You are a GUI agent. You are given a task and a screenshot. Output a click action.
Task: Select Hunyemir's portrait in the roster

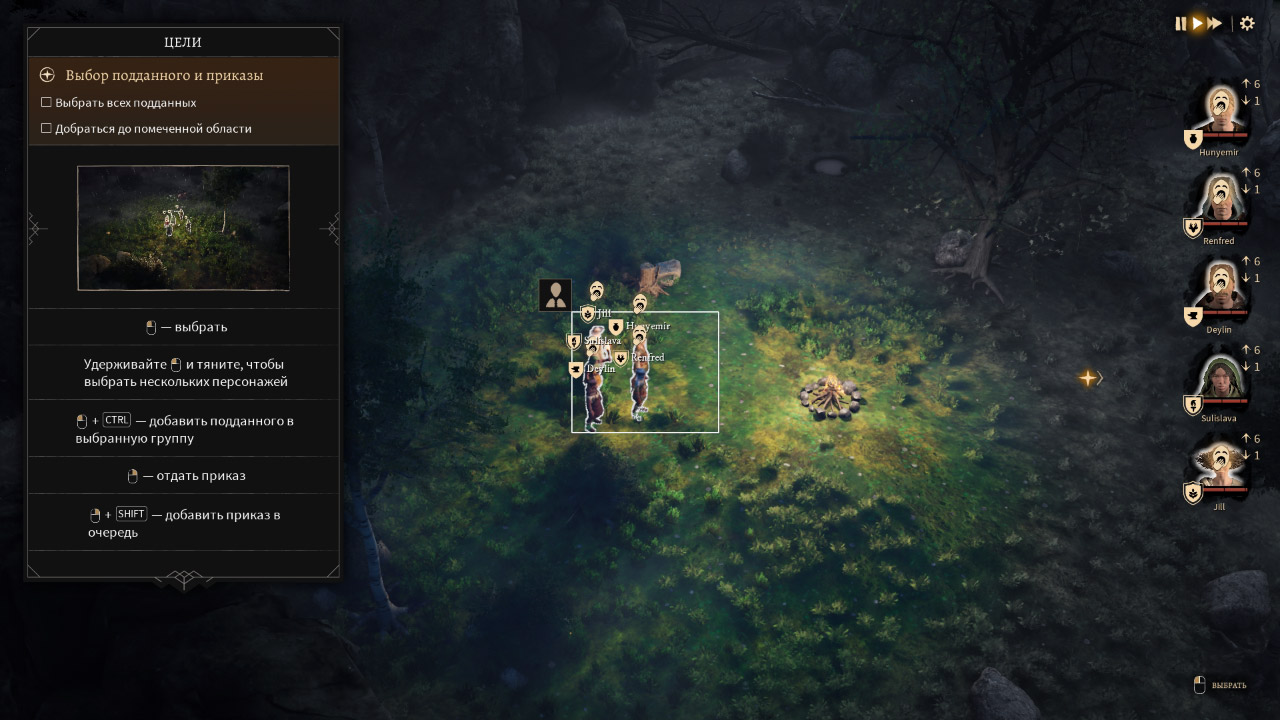coord(1219,111)
